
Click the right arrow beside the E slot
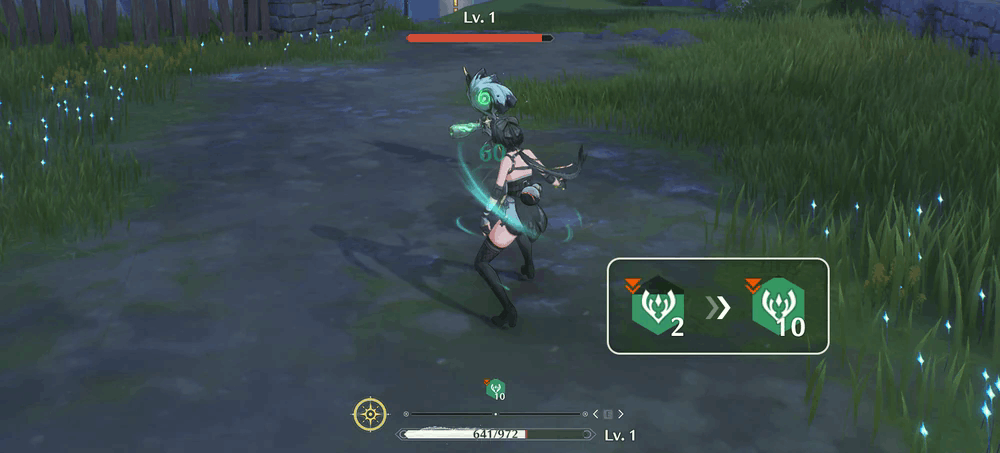pos(620,414)
